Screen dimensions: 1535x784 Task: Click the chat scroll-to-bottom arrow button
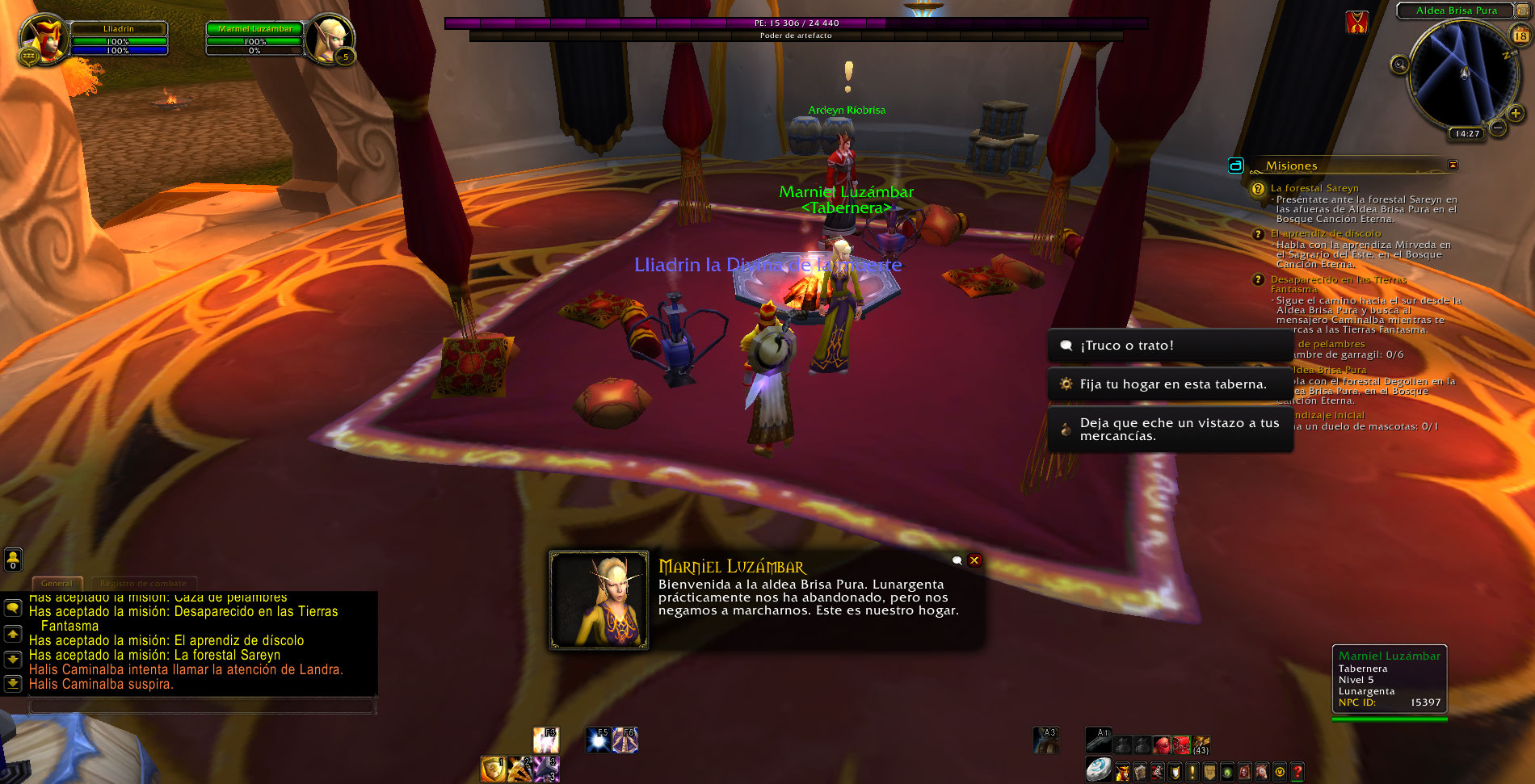pos(13,683)
